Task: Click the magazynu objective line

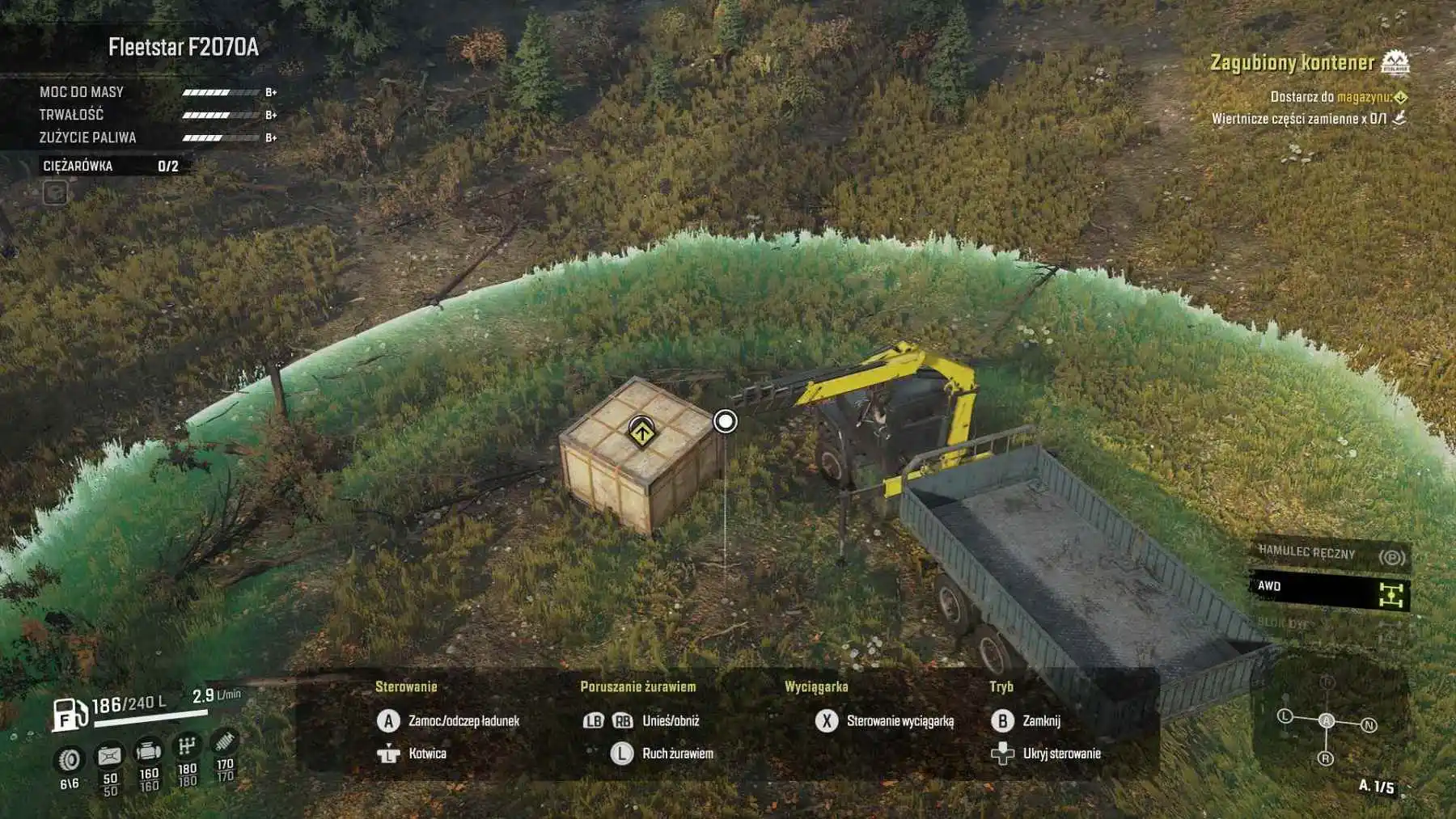Action: pos(1337,97)
